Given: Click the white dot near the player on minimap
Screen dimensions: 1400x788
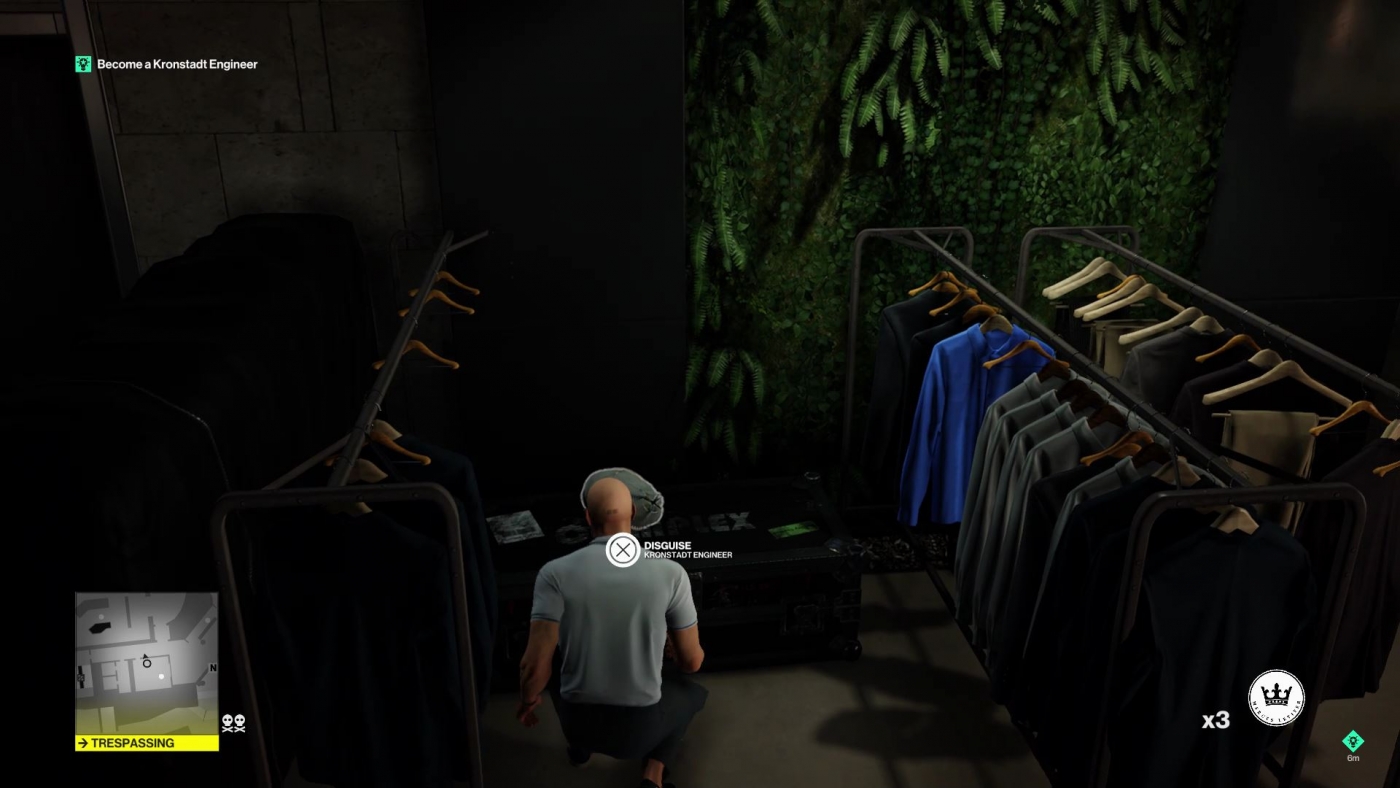Looking at the screenshot, I should [x=161, y=677].
